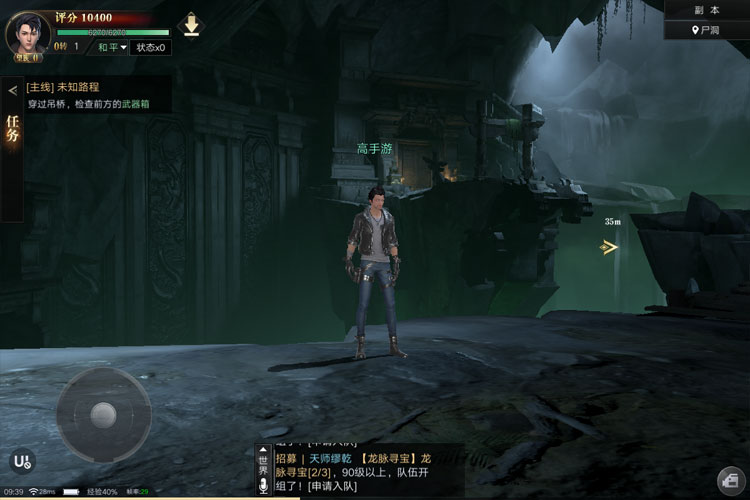Open the 副本 dungeon button
Image resolution: width=750 pixels, height=500 pixels.
pyautogui.click(x=707, y=10)
